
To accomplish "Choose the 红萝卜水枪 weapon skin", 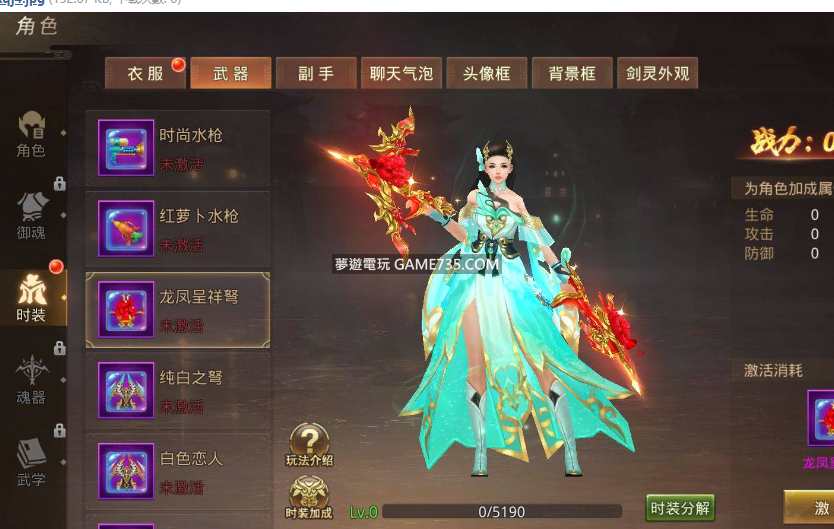I will [x=178, y=229].
